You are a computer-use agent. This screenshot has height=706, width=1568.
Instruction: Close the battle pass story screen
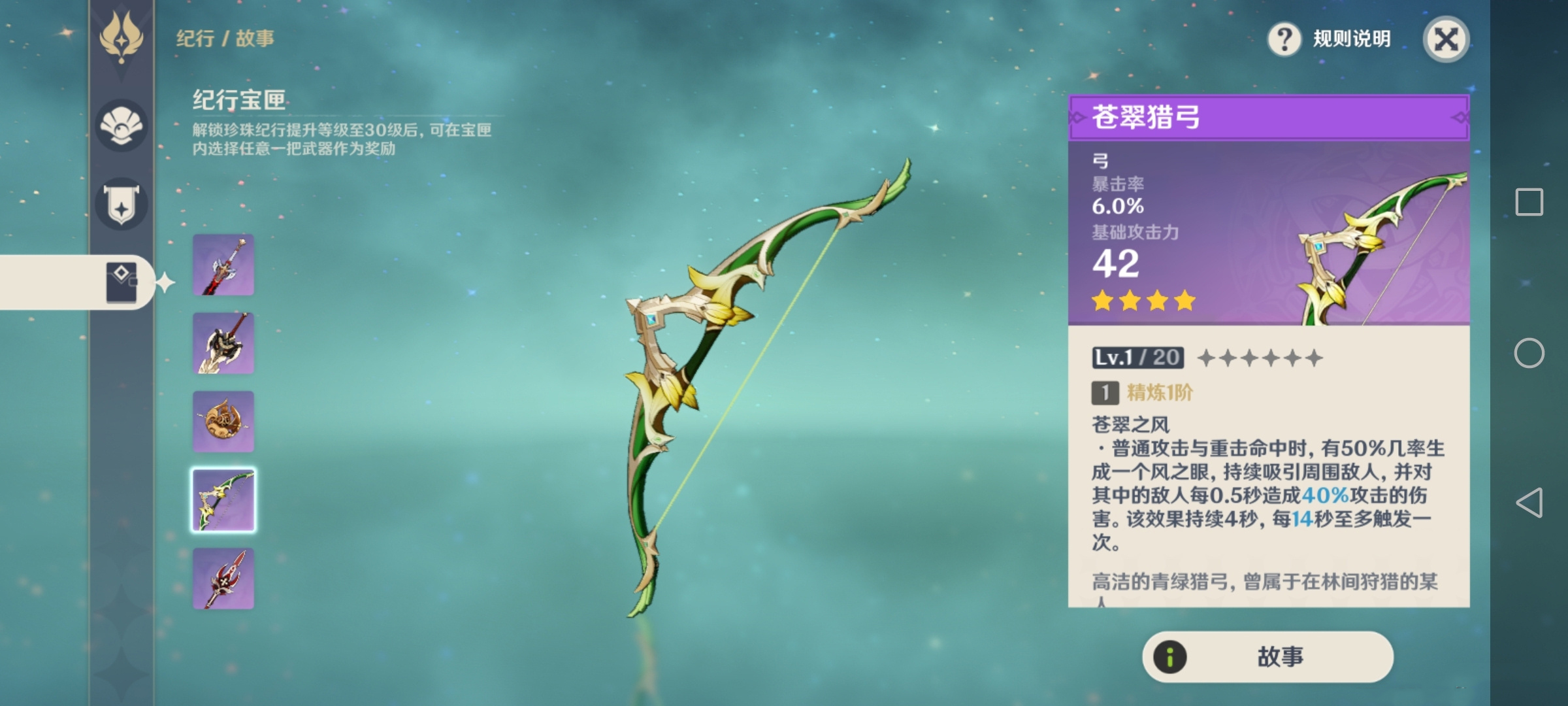1446,39
